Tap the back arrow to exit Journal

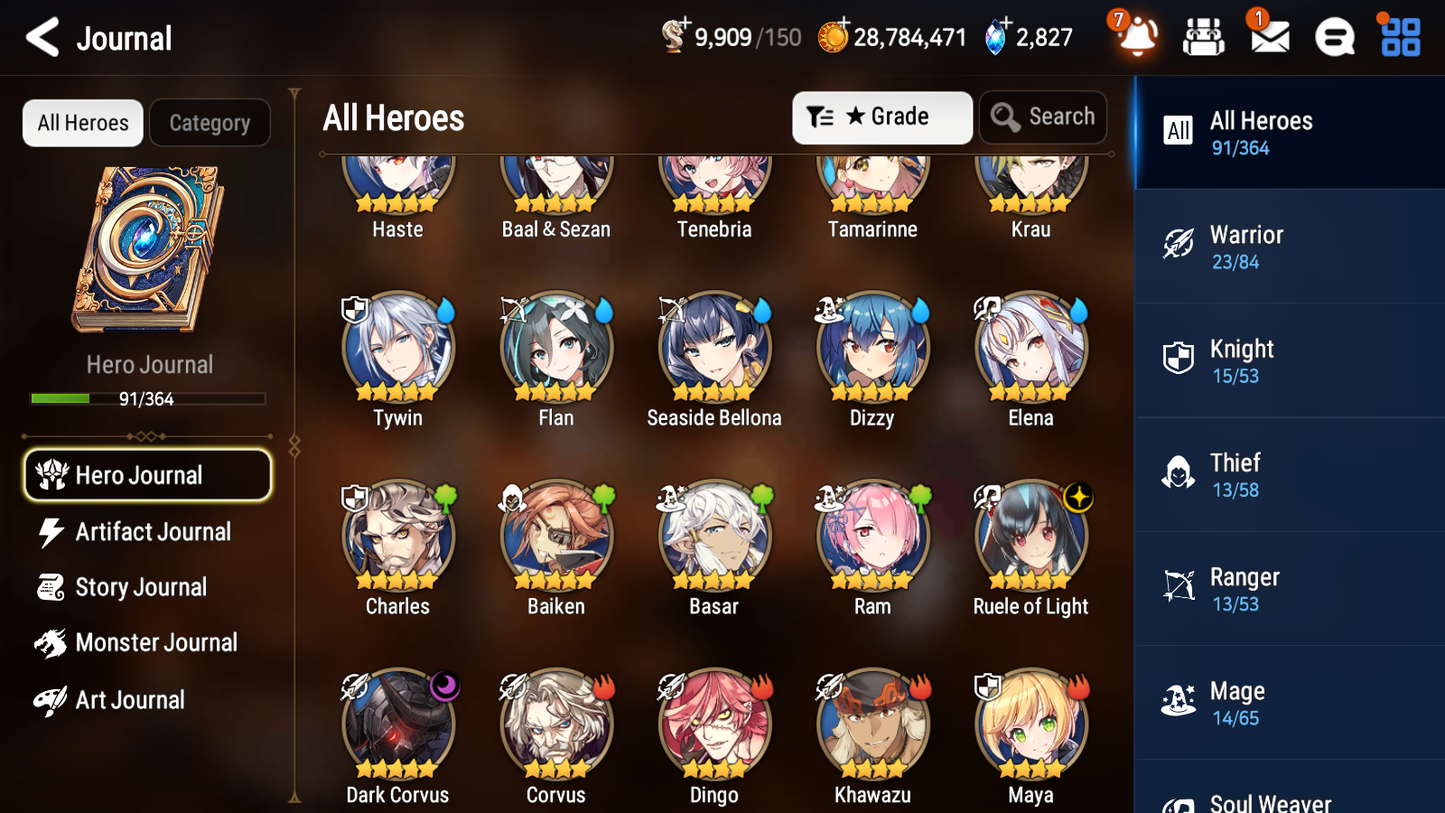(x=42, y=37)
